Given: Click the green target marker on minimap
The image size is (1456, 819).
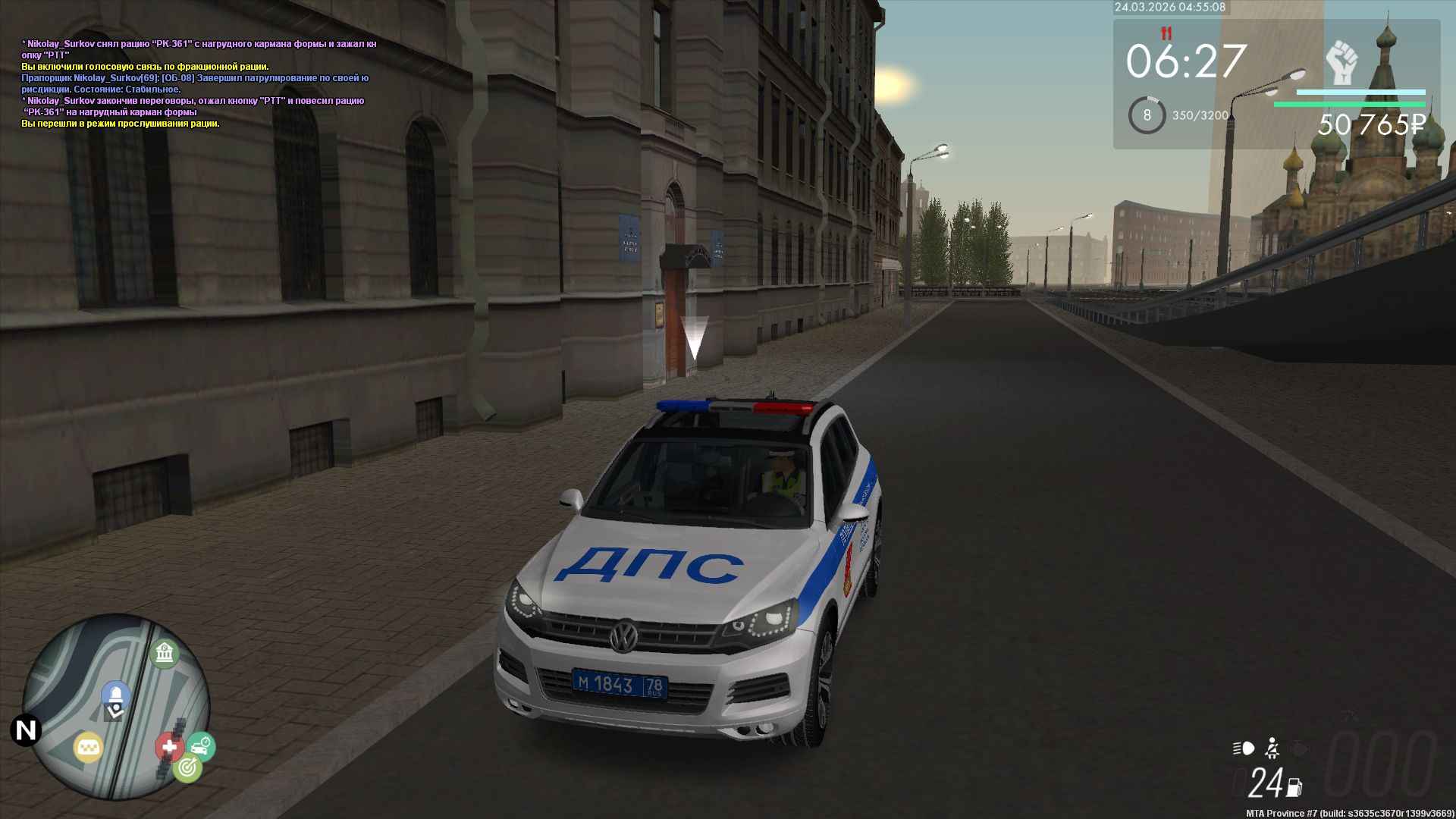Looking at the screenshot, I should pyautogui.click(x=187, y=768).
